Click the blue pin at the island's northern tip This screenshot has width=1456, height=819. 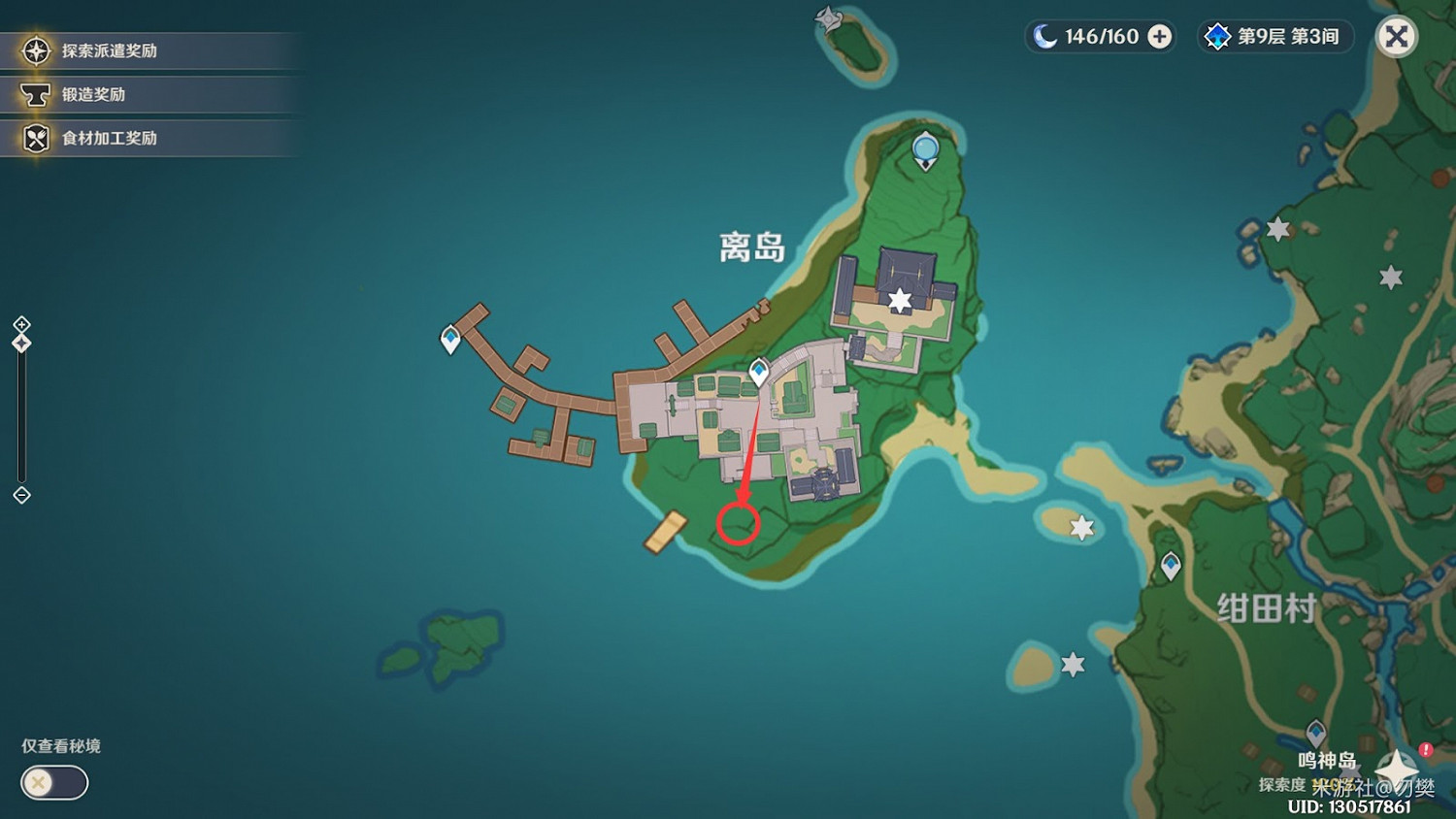click(924, 146)
